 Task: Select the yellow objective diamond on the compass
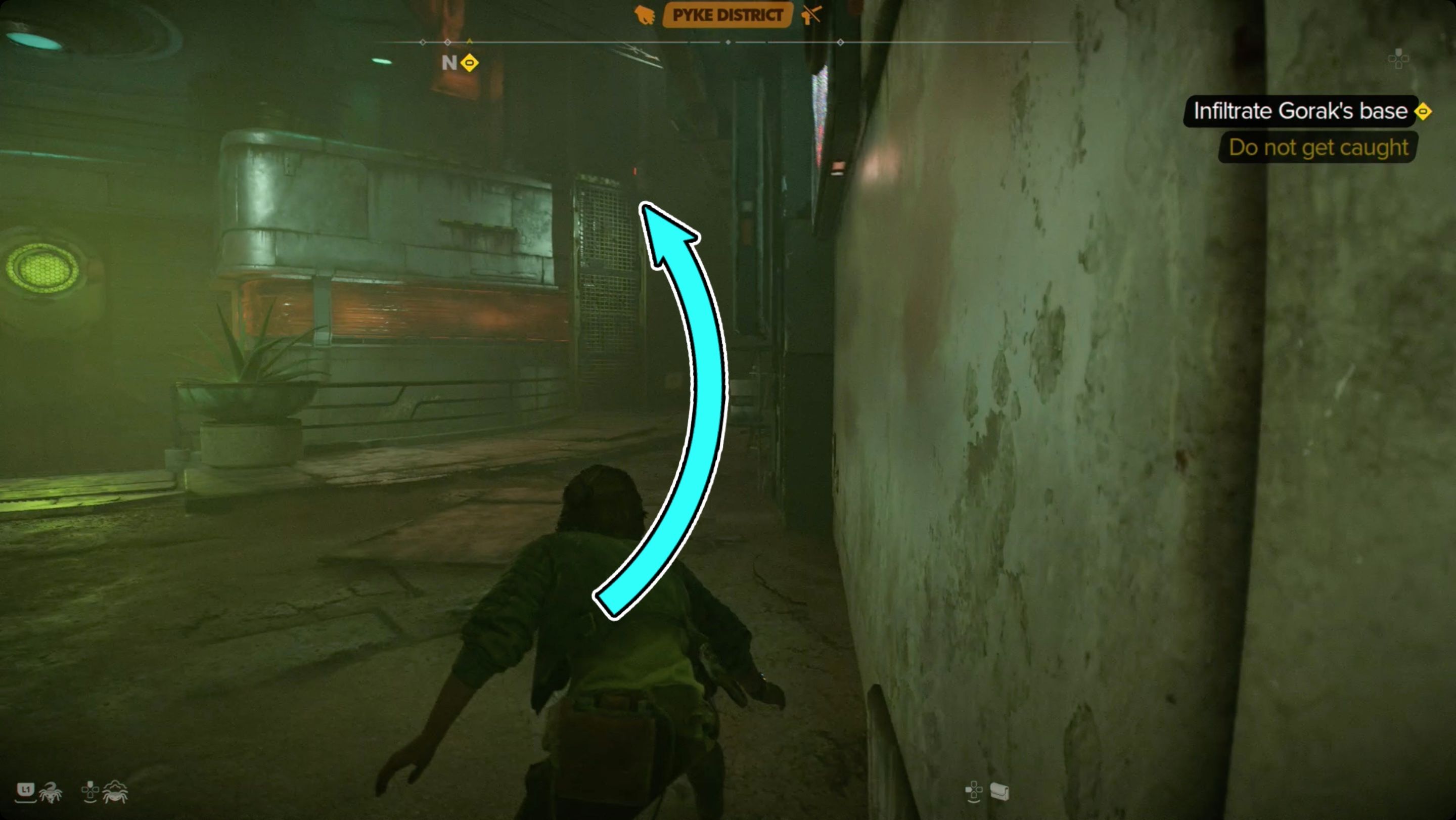click(468, 64)
